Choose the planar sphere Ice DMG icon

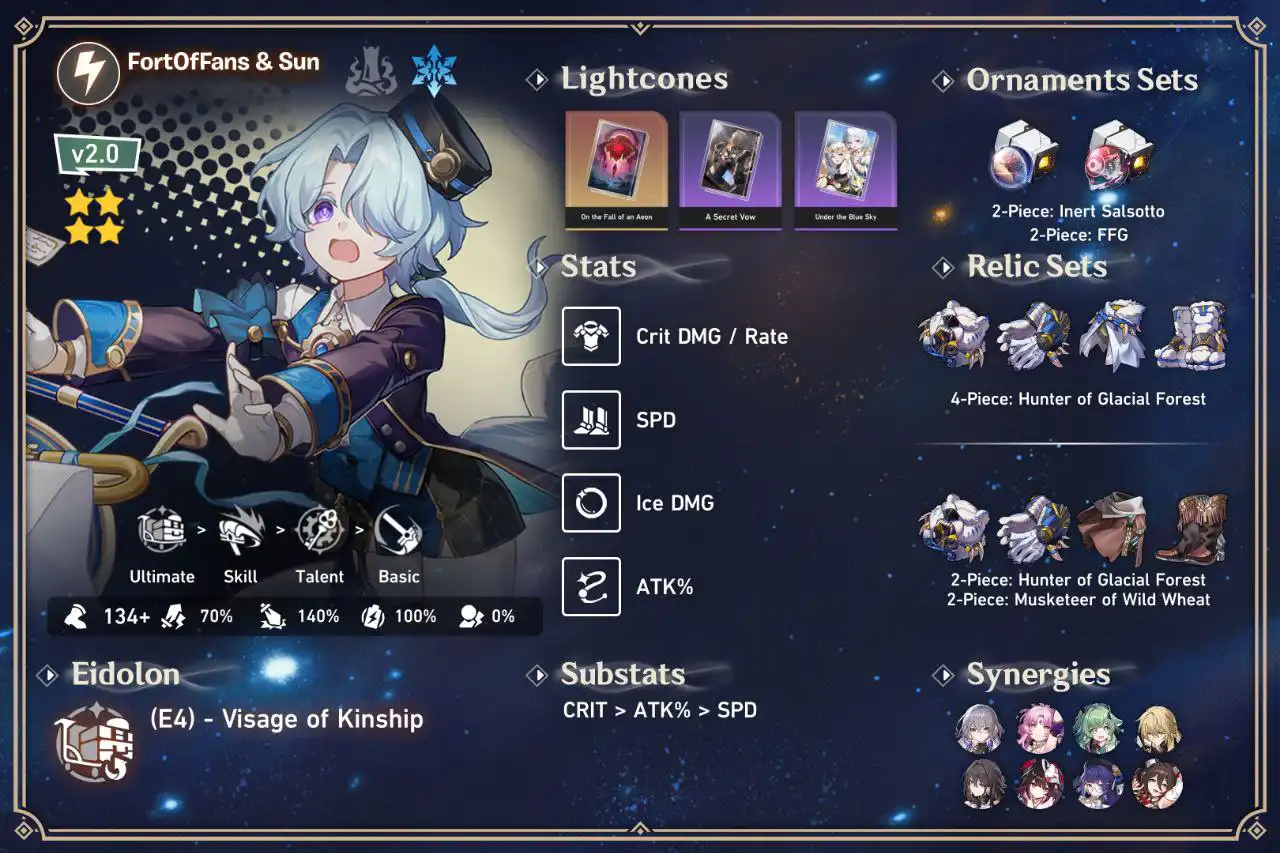591,503
